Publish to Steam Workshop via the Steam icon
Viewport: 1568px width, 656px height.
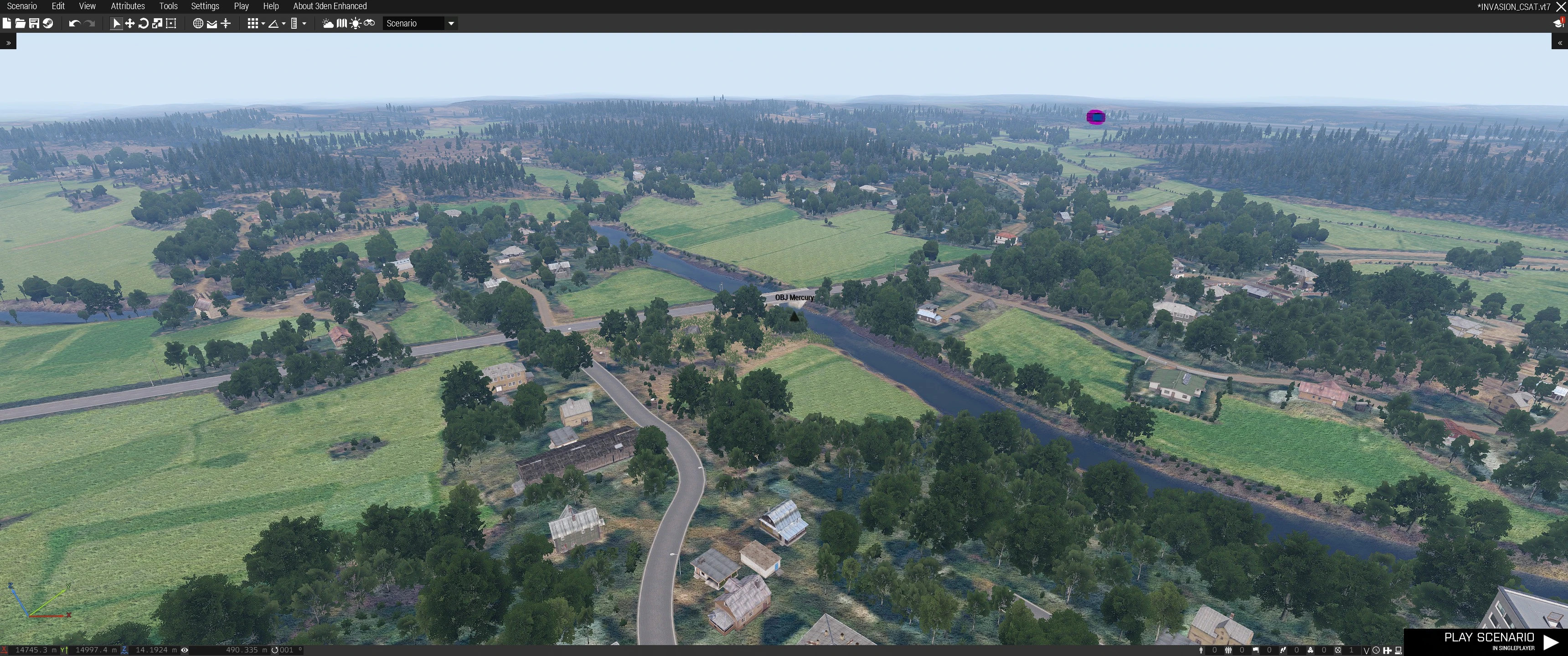click(47, 23)
